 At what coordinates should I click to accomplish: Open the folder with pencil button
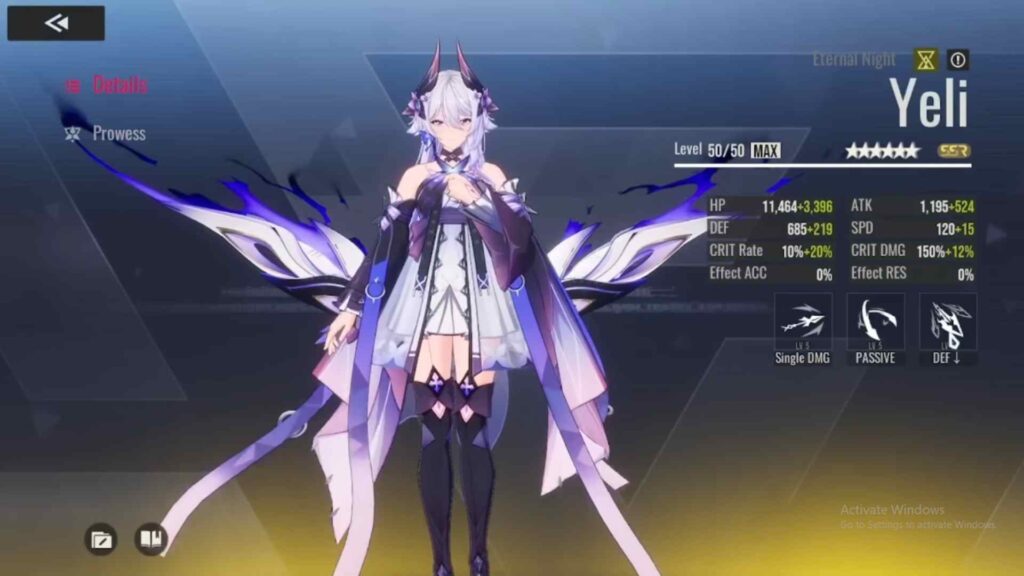(x=100, y=540)
